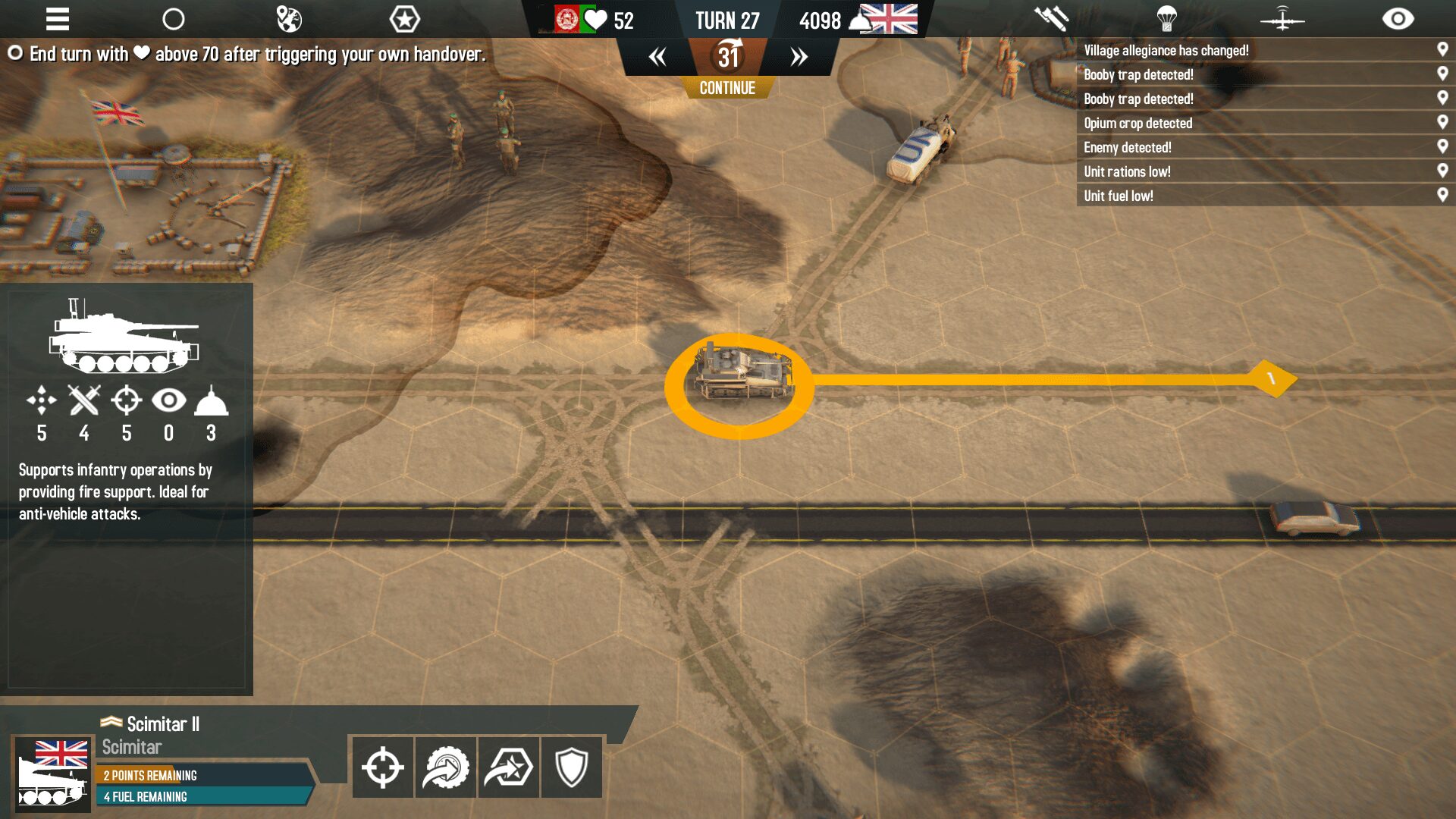Use the hexagon-arrow move action
The width and height of the screenshot is (1456, 819).
coord(509,767)
